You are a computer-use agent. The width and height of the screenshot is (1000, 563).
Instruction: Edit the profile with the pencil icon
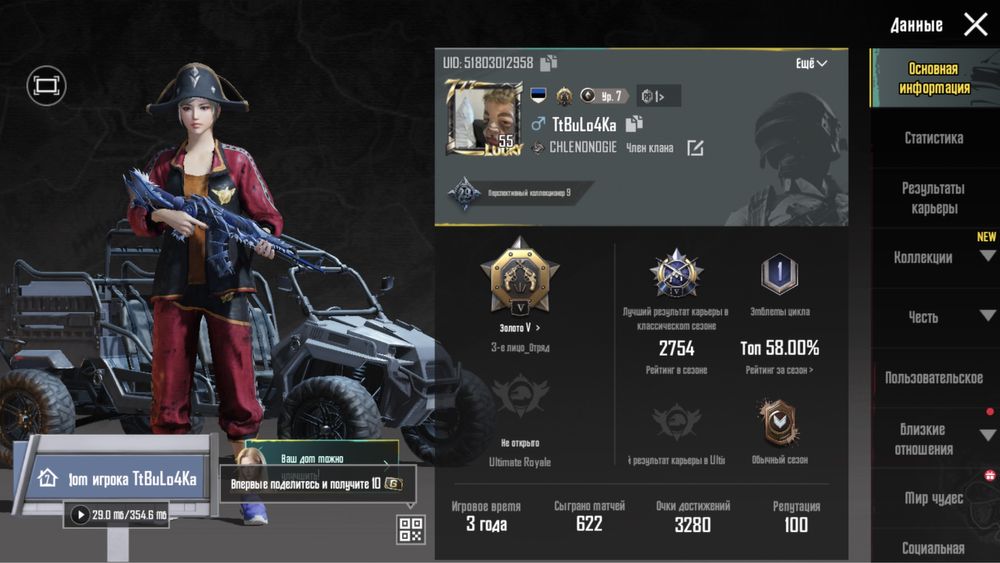click(x=694, y=148)
